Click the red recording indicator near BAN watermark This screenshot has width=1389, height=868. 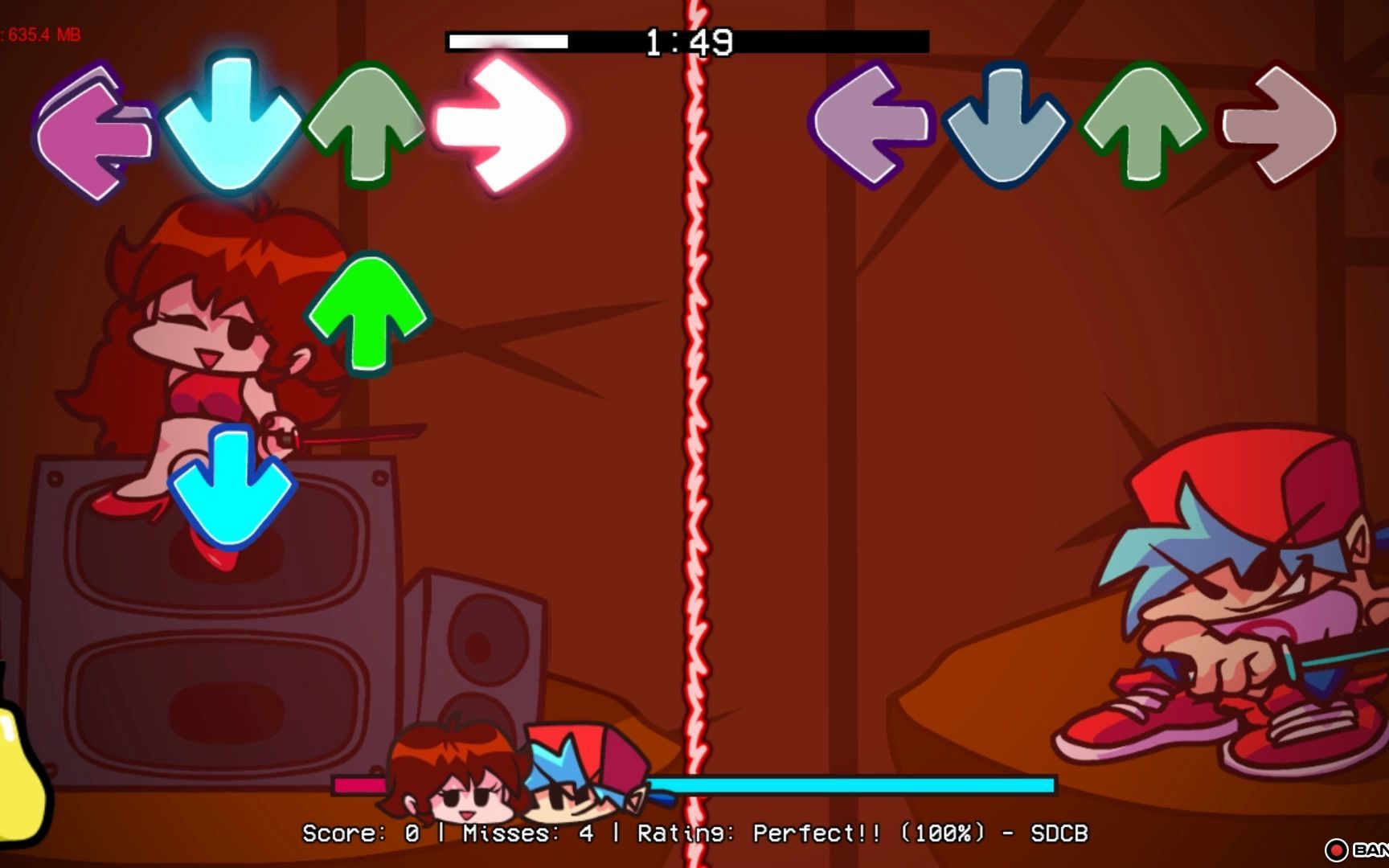point(1336,848)
